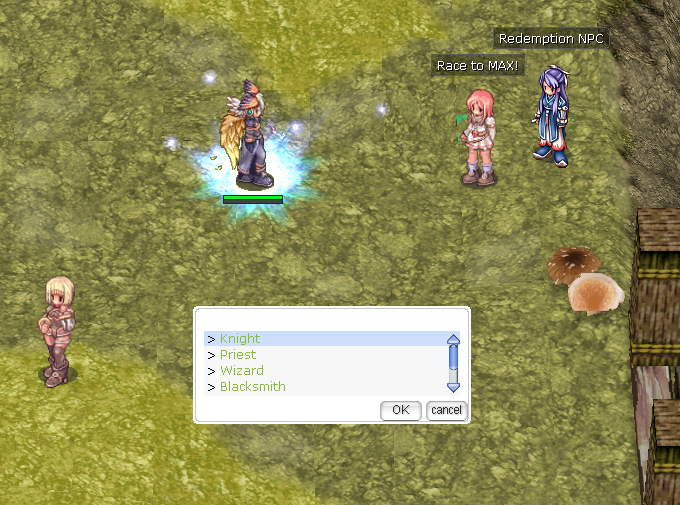Pick the Wizard class entry
The width and height of the screenshot is (680, 505).
coord(241,371)
